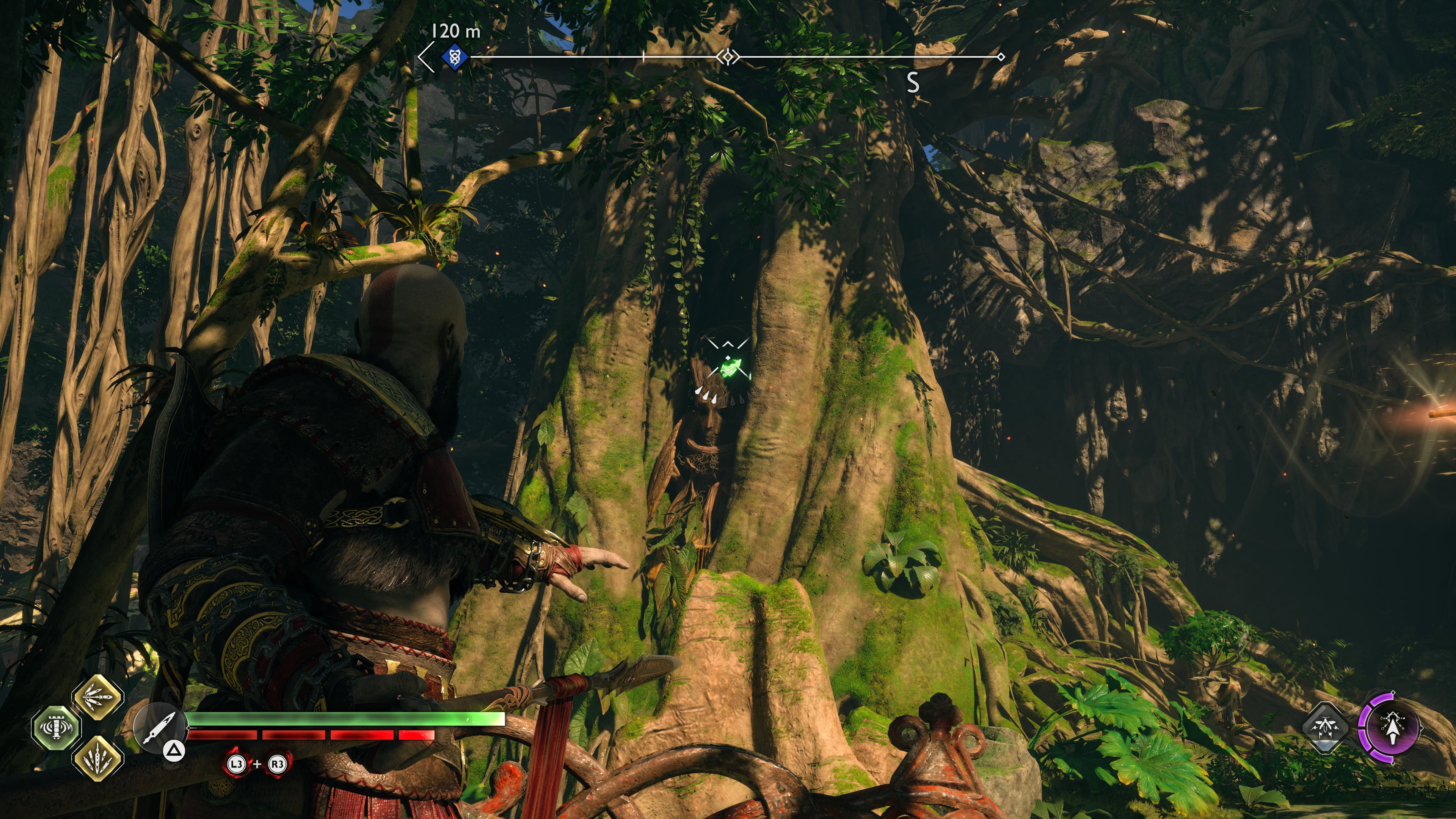The height and width of the screenshot is (819, 1456).
Task: Activate the green pillar shield skill icon
Action: pos(56,728)
